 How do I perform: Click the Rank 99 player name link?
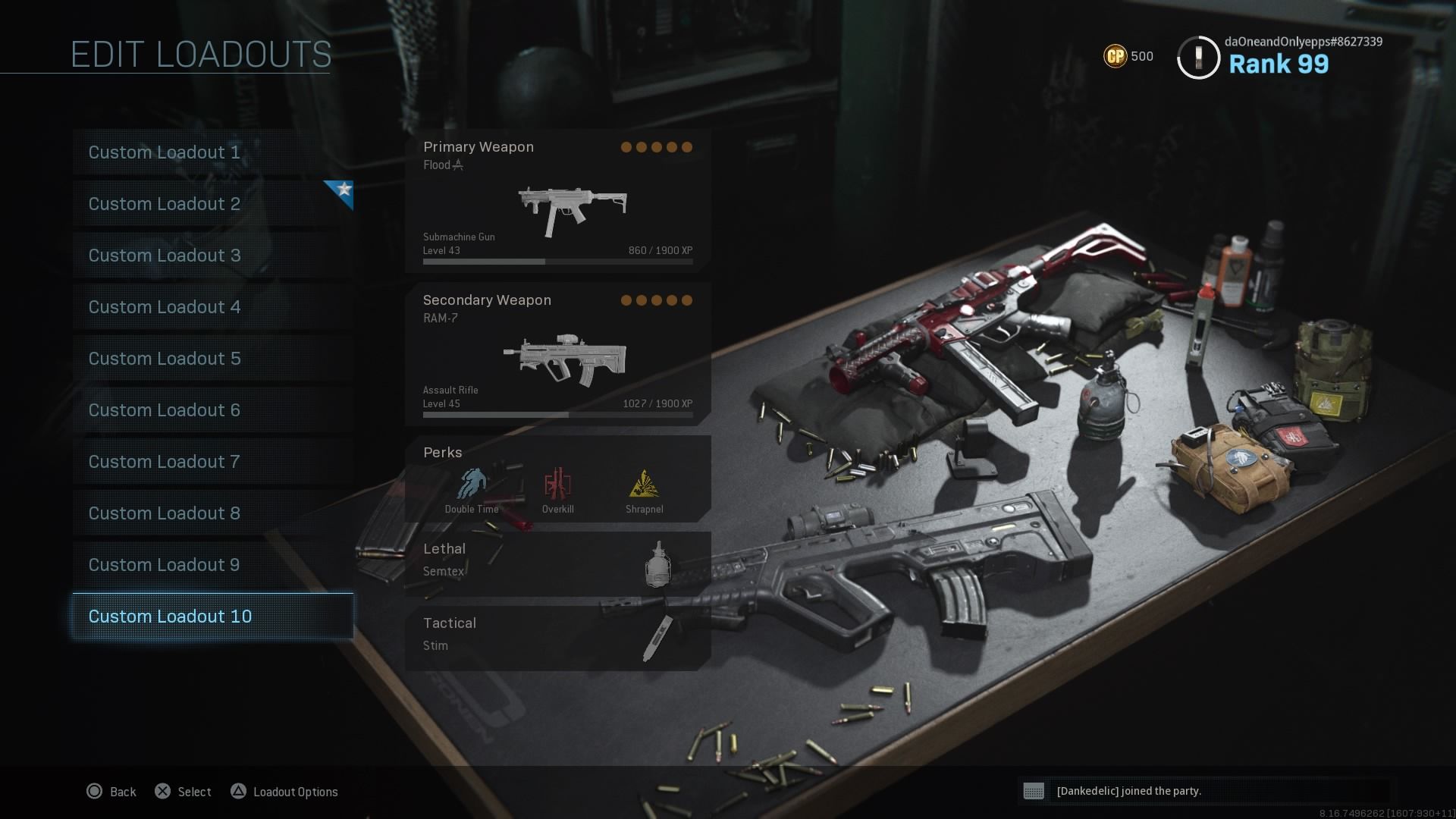click(x=1277, y=64)
